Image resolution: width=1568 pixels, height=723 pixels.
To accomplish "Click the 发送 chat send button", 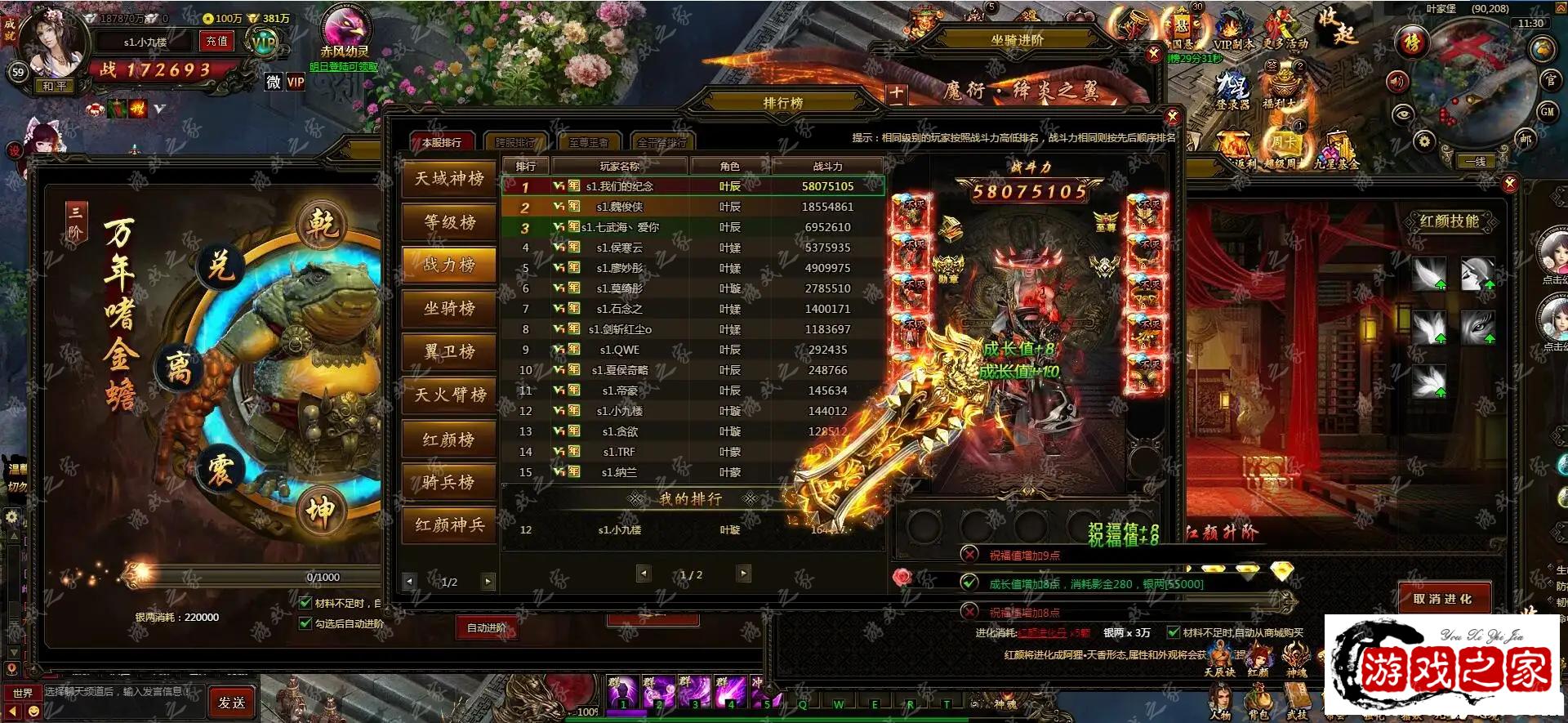I will (232, 702).
